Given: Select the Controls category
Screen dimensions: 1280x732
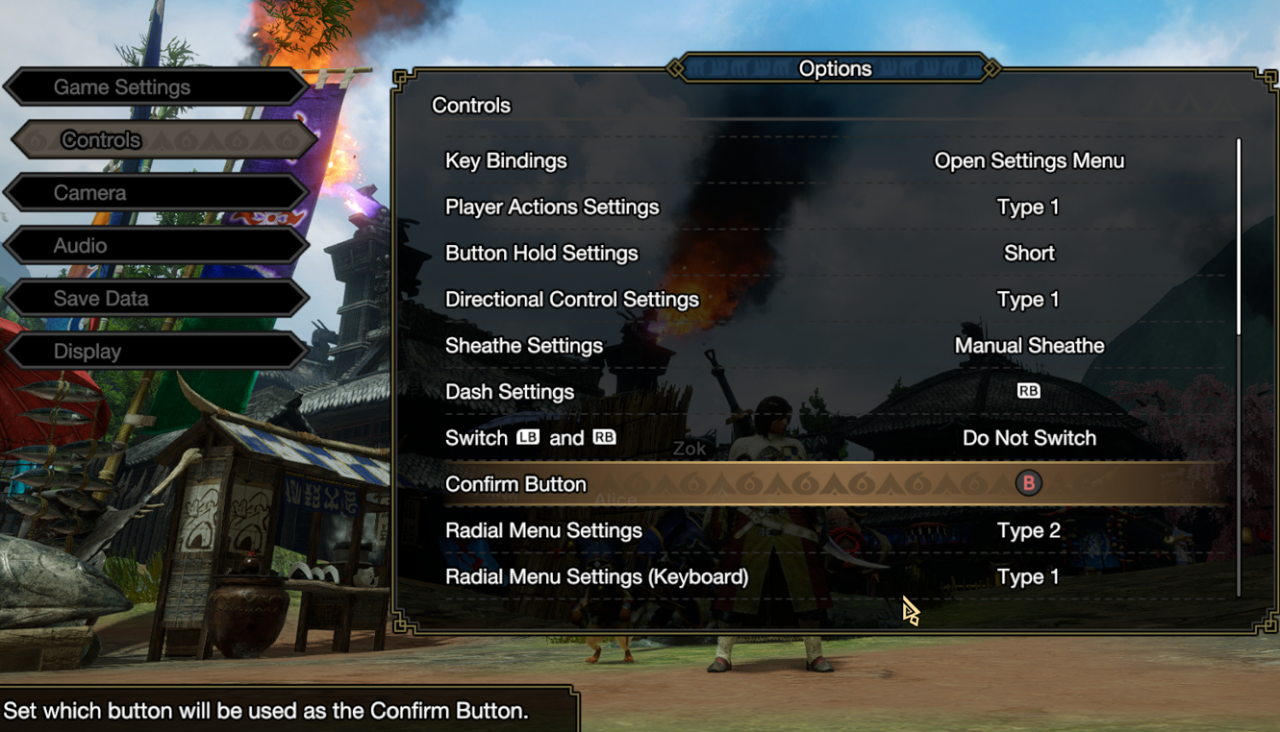Looking at the screenshot, I should point(160,140).
